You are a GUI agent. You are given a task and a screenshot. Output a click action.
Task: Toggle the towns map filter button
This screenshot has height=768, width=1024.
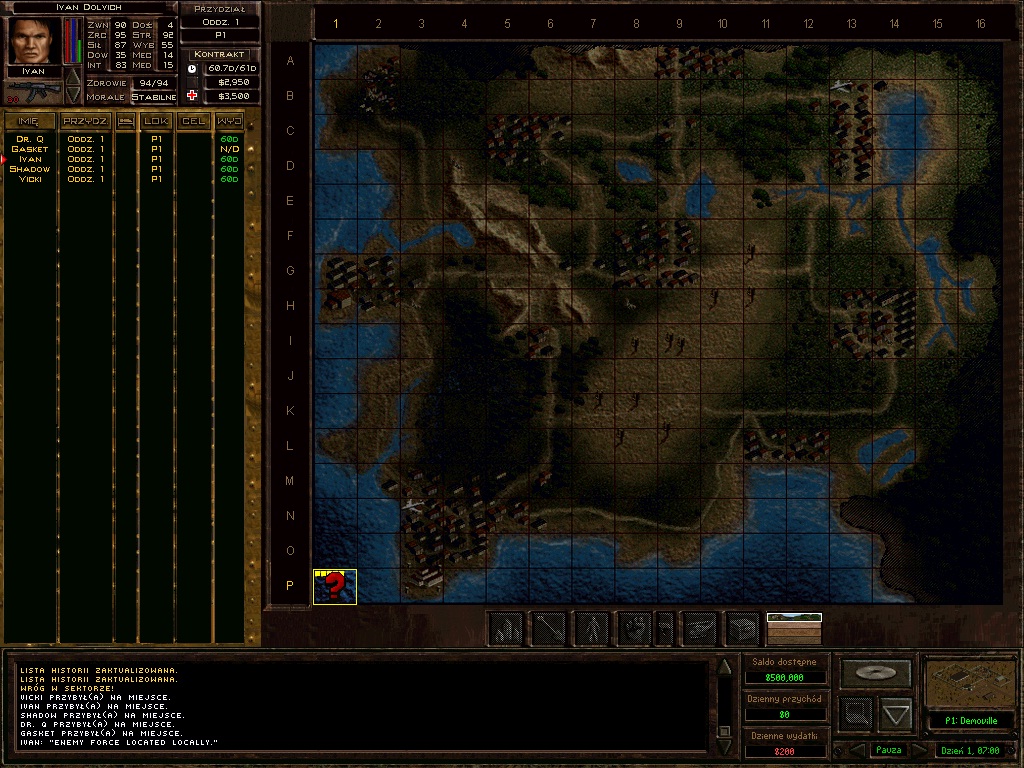coord(508,628)
